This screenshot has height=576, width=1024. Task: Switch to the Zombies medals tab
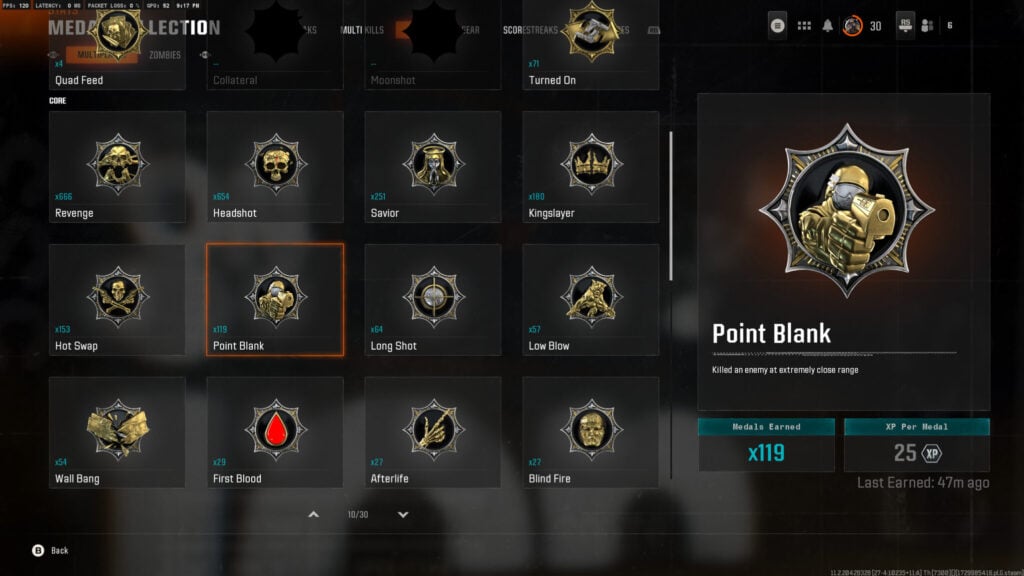[x=165, y=55]
